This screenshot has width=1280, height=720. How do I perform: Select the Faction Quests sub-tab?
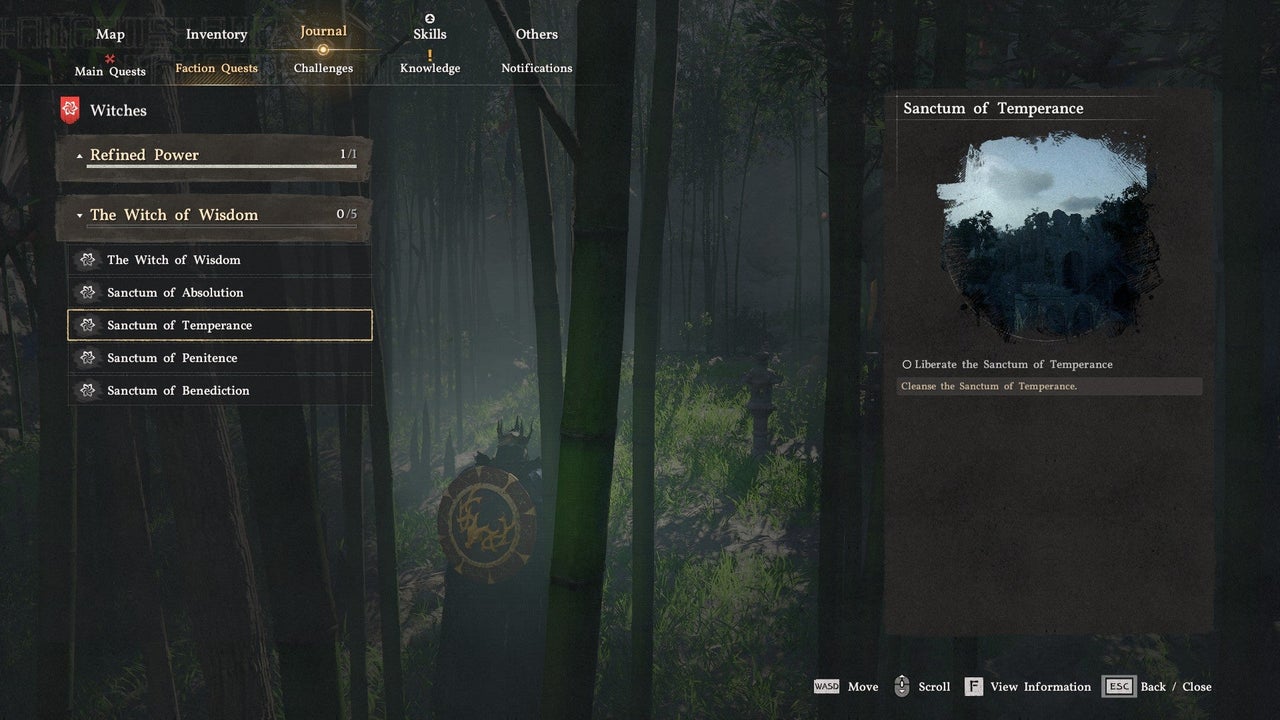[x=216, y=68]
